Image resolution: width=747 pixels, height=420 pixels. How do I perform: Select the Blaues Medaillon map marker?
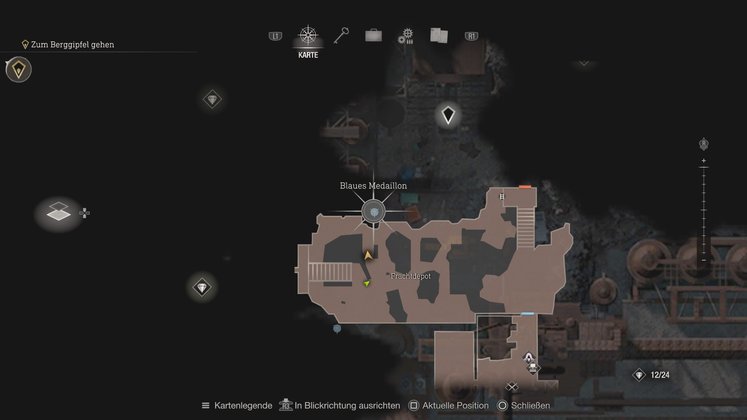click(373, 211)
